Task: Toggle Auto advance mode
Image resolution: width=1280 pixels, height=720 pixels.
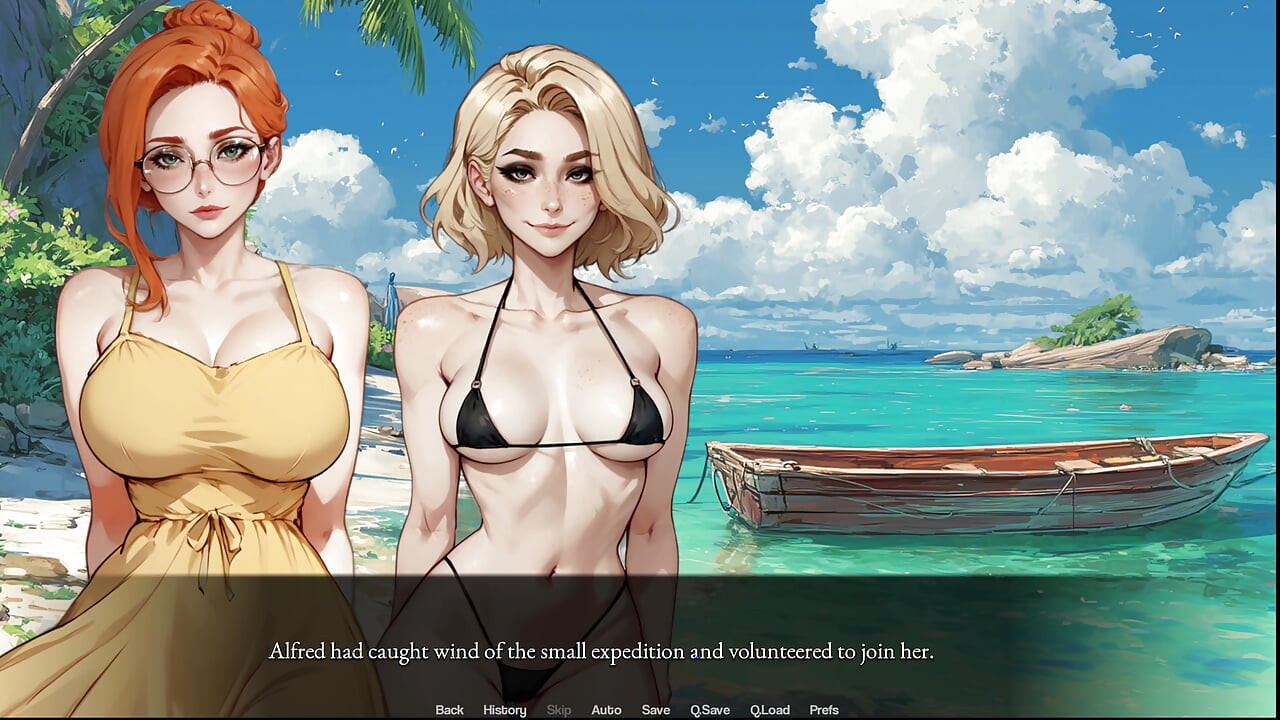Action: coord(606,710)
